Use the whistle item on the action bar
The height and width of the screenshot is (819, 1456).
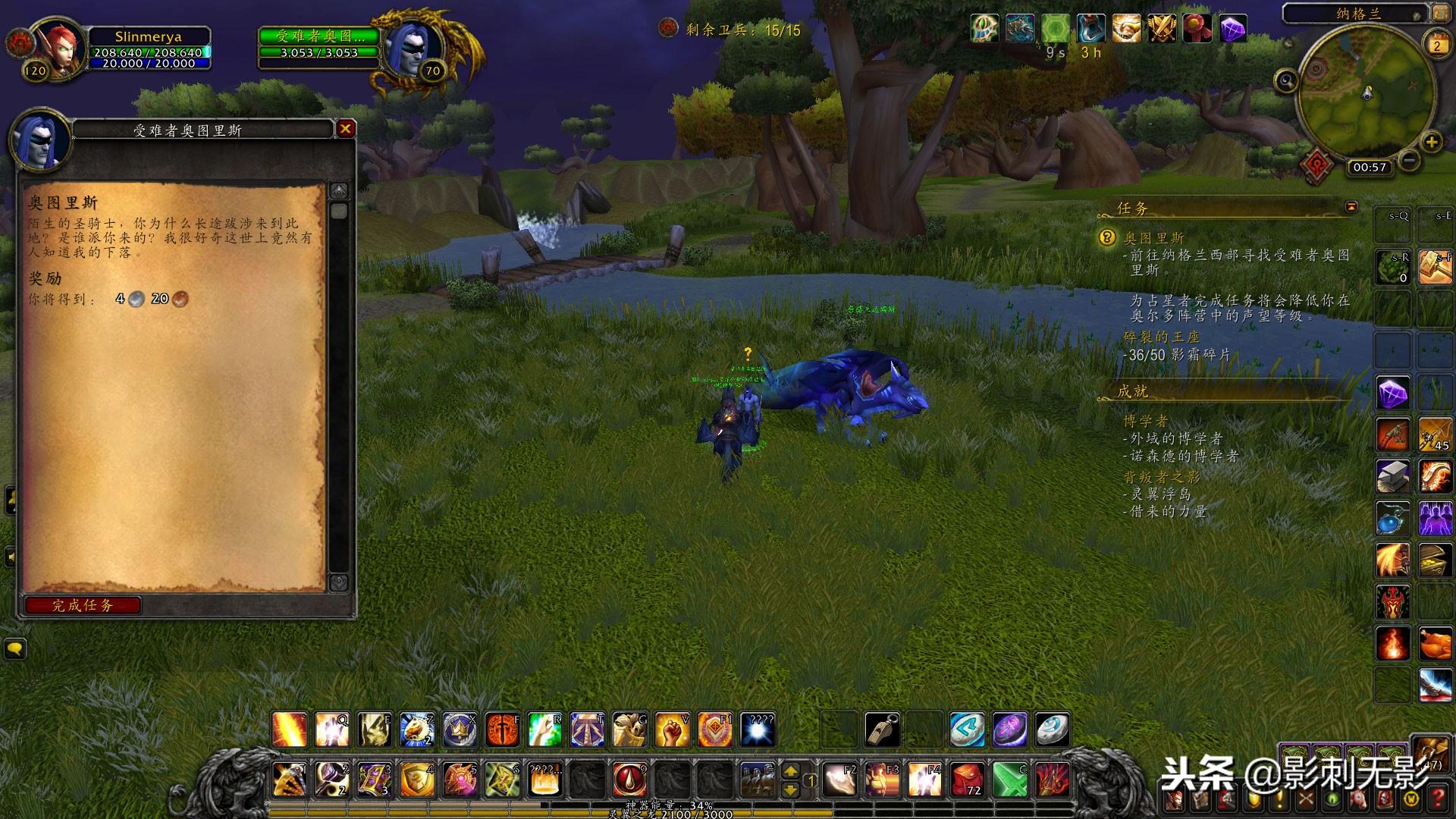882,730
